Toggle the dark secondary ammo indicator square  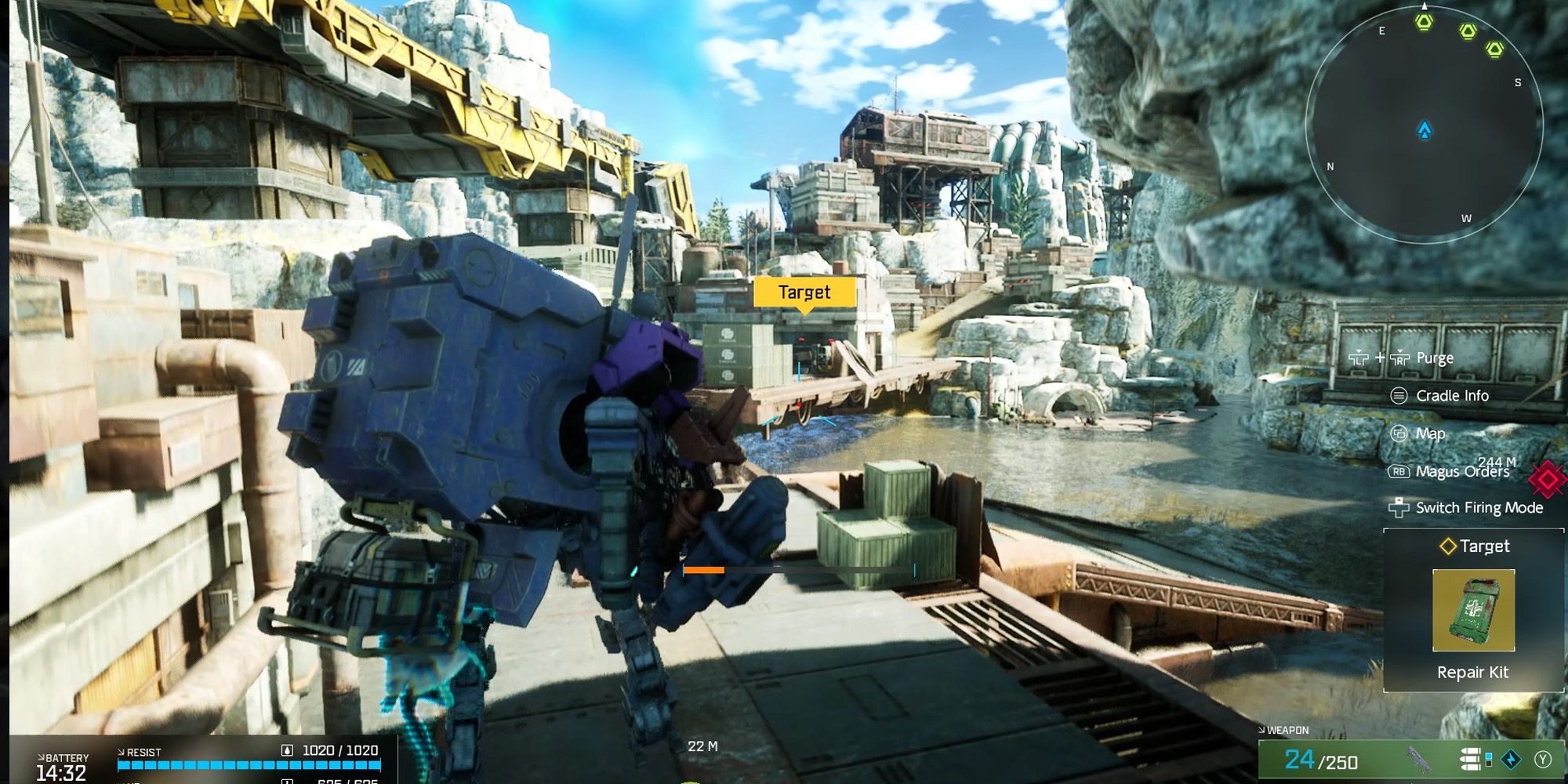1489,764
